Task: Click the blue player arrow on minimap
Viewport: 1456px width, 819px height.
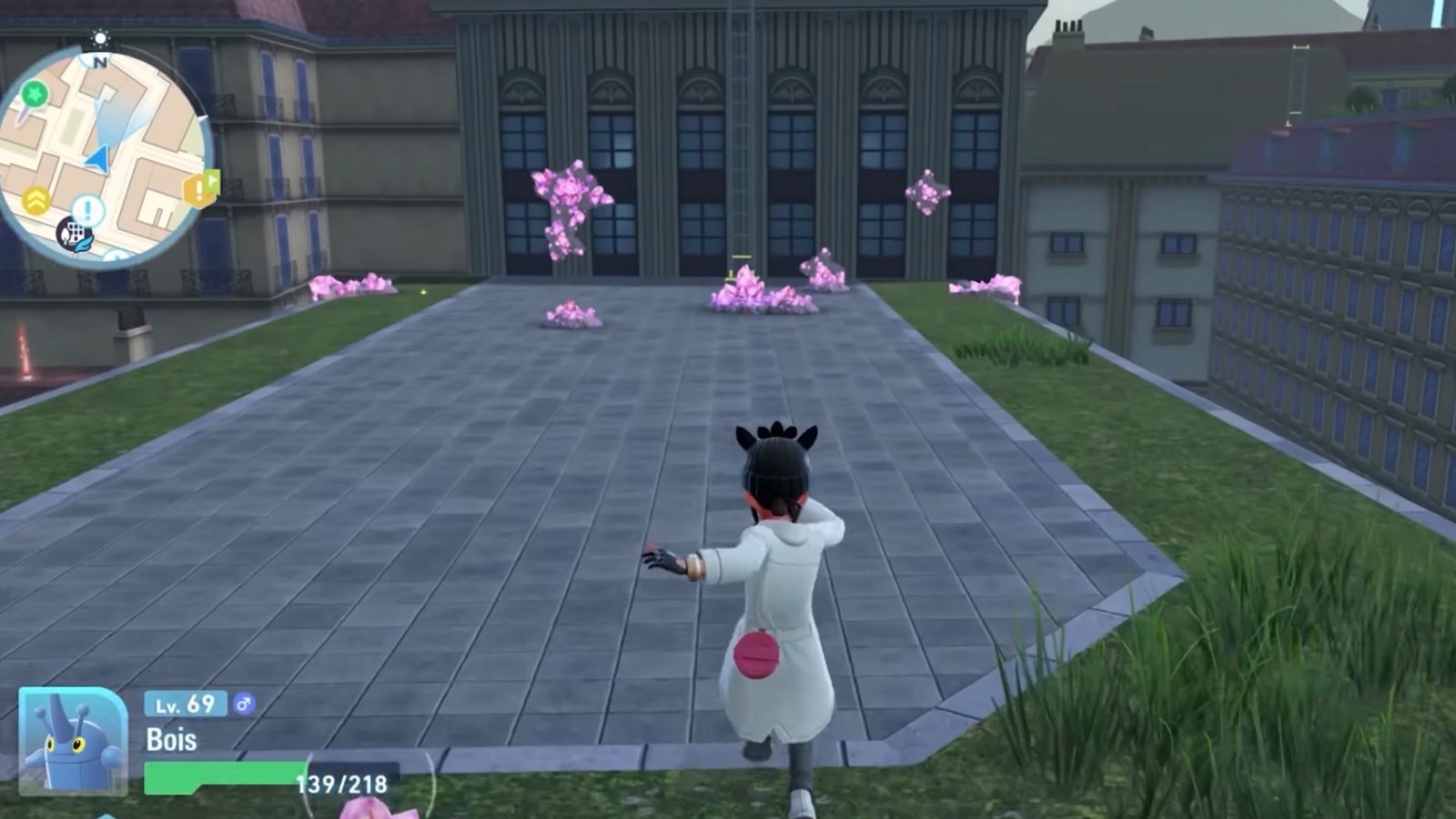Action: 98,160
